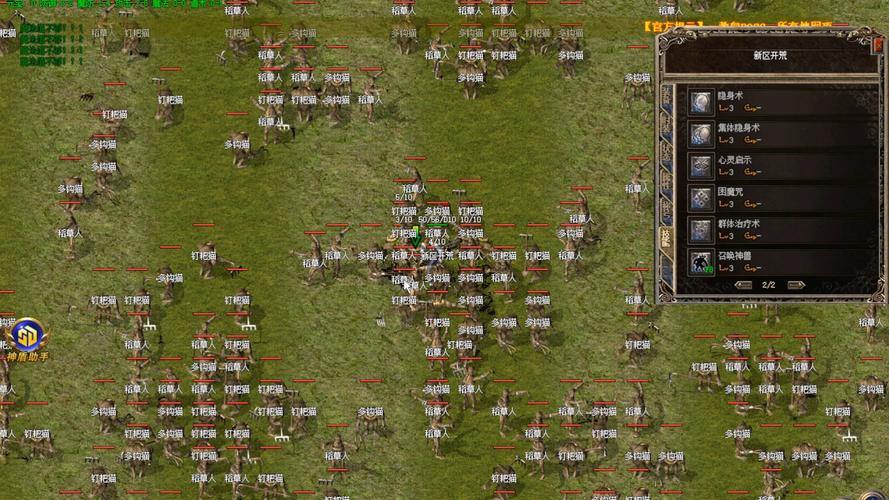The width and height of the screenshot is (889, 500).
Task: Select the 集体隐身术 skill icon
Action: 701,134
